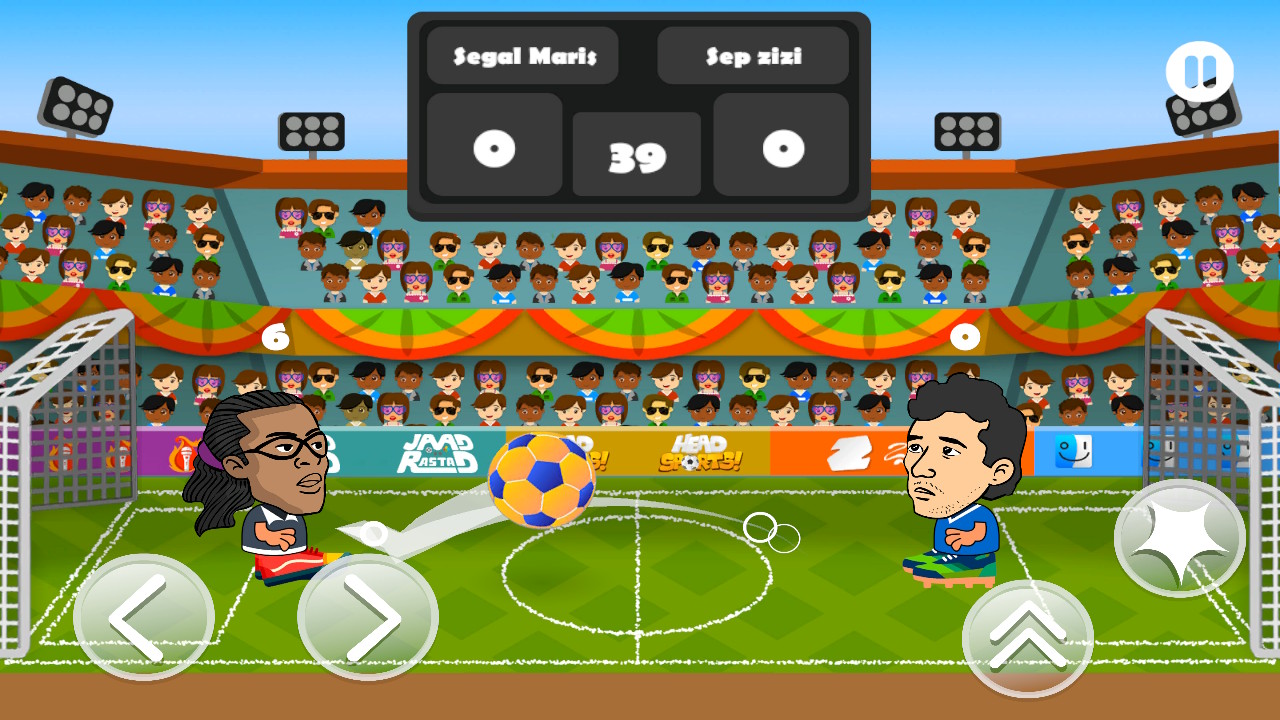The width and height of the screenshot is (1280, 720).
Task: Click Segal Maris score display
Action: (493, 147)
